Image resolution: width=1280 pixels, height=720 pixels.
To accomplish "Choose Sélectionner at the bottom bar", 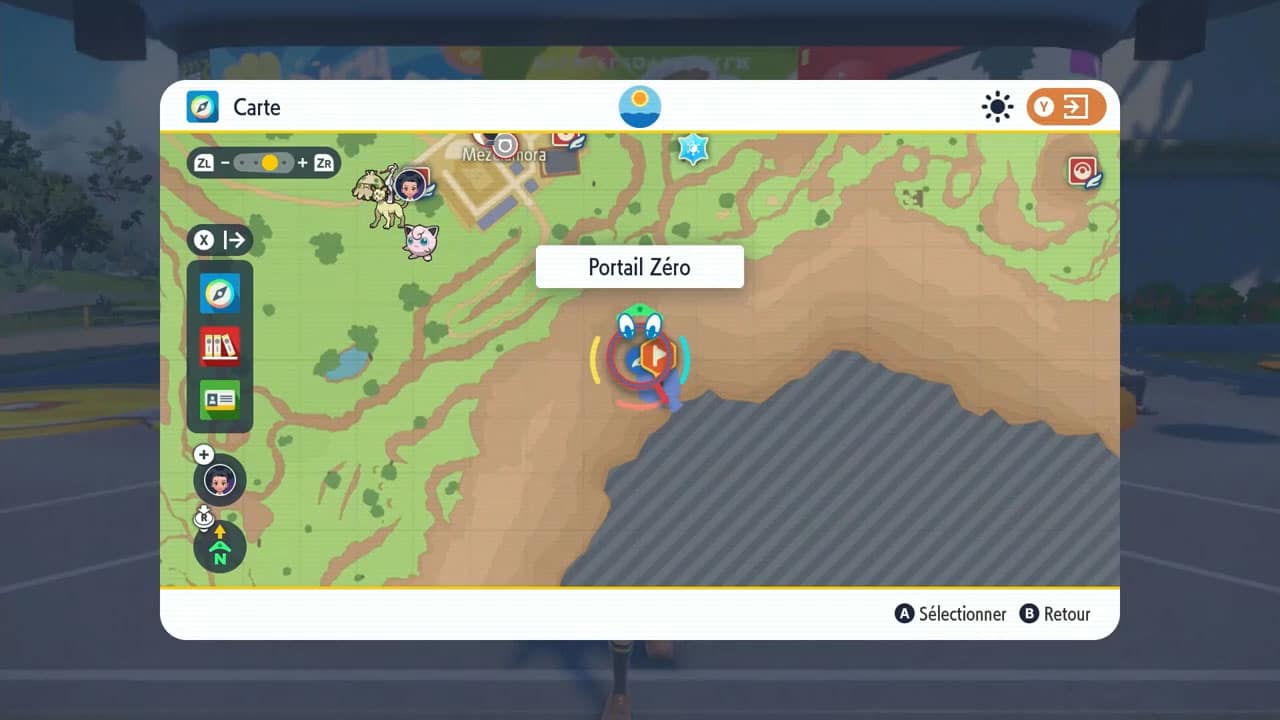I will pyautogui.click(x=951, y=614).
